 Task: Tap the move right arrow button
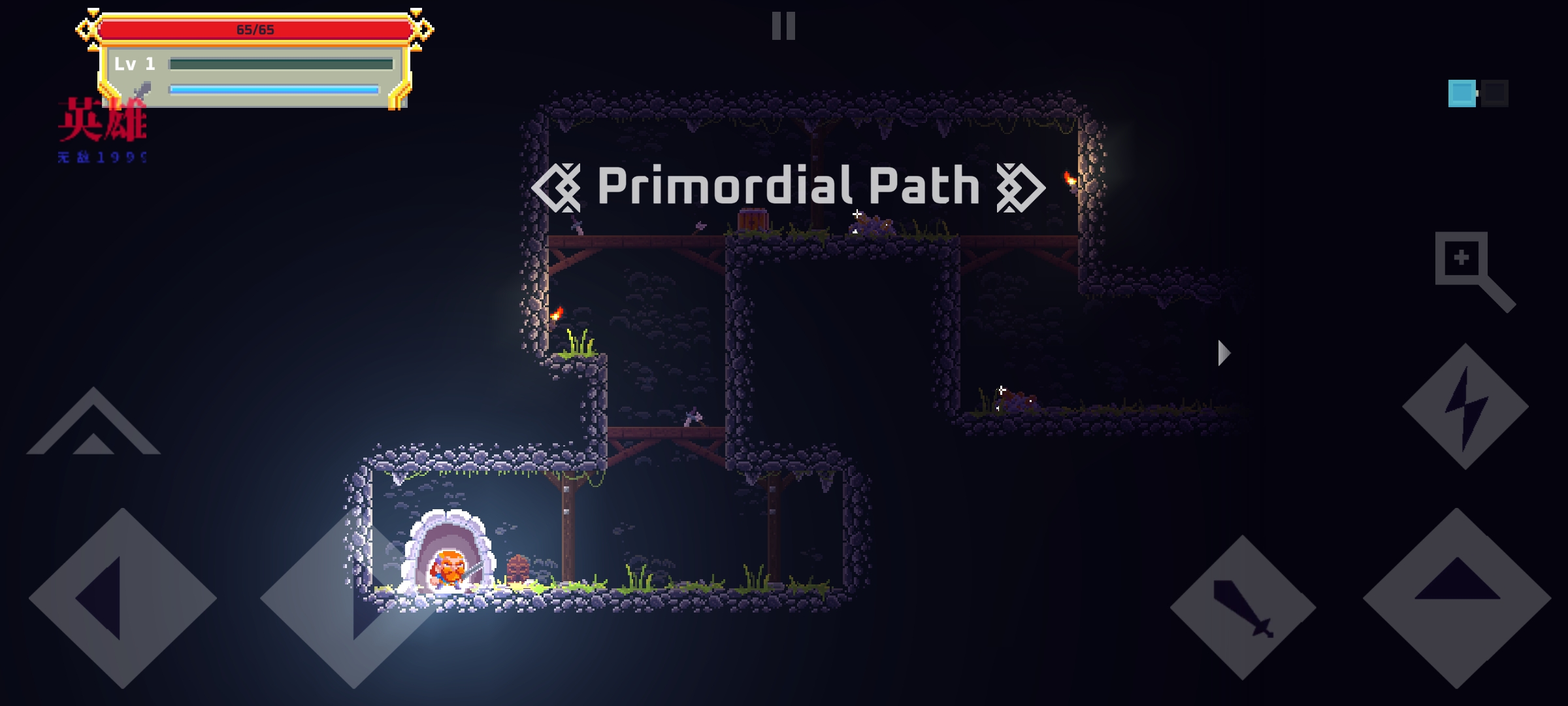tap(353, 598)
